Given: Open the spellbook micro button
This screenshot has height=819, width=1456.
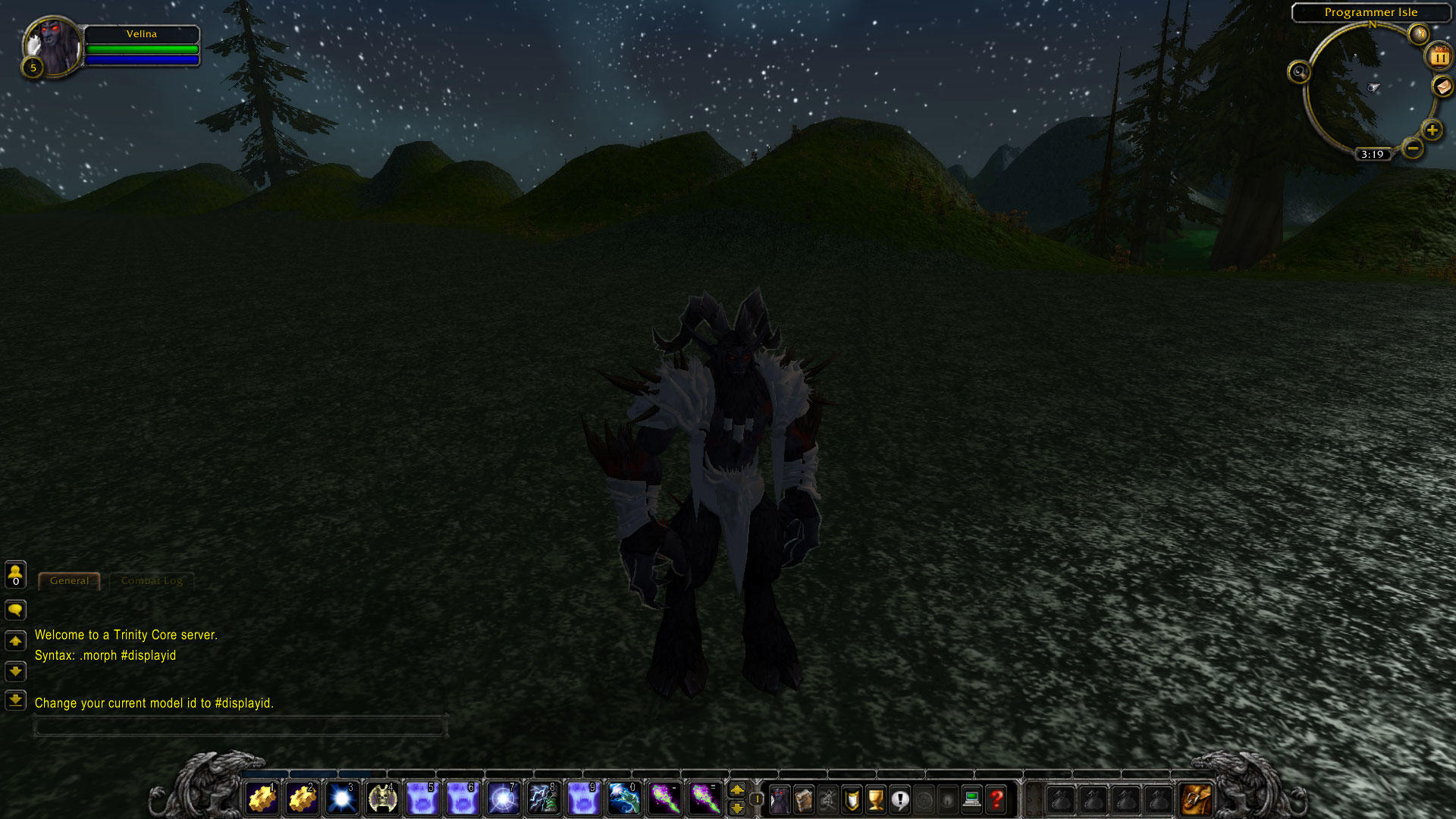Looking at the screenshot, I should [x=804, y=799].
